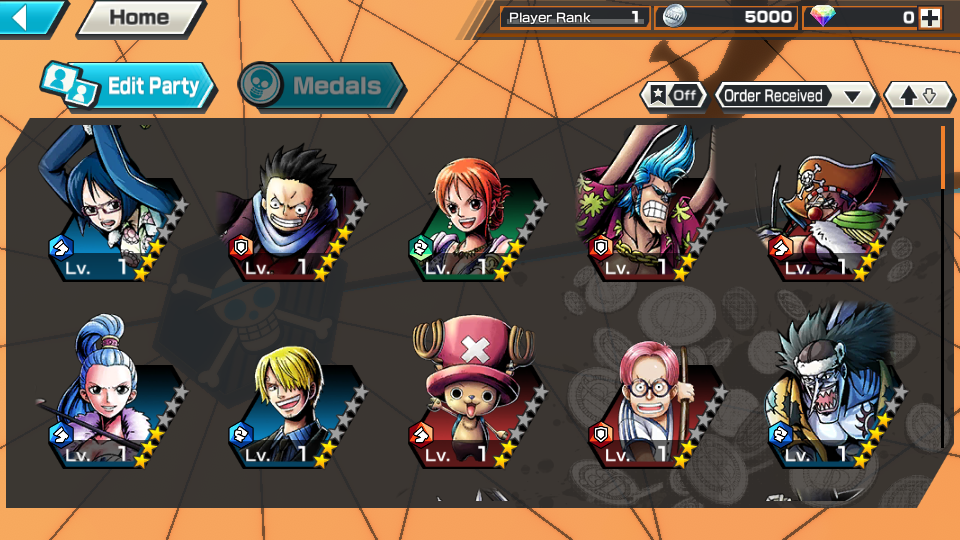Switch to the Medals tab
960x540 pixels.
322,86
